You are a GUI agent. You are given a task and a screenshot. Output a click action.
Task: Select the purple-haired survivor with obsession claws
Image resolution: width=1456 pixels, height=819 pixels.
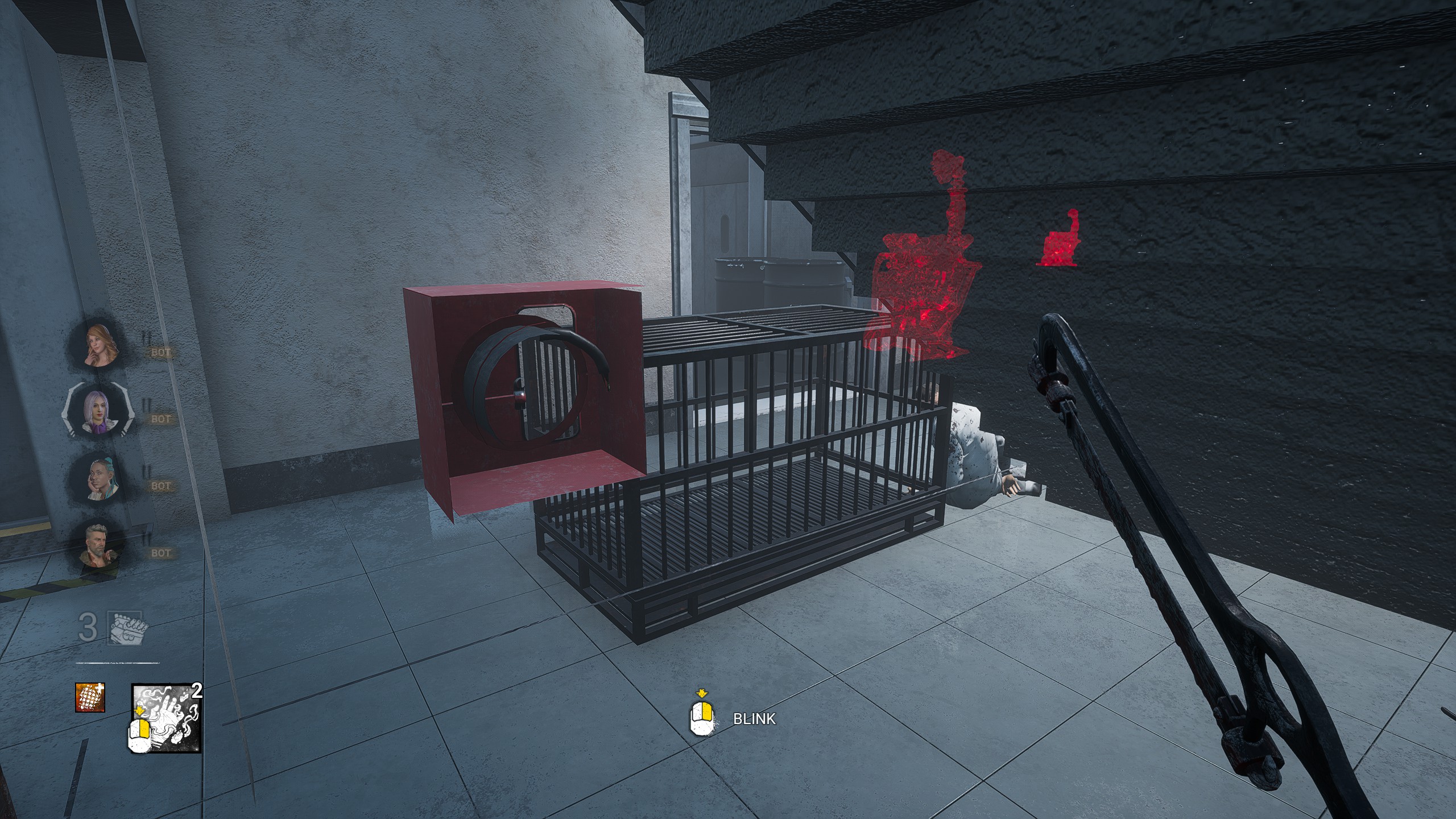(96, 411)
